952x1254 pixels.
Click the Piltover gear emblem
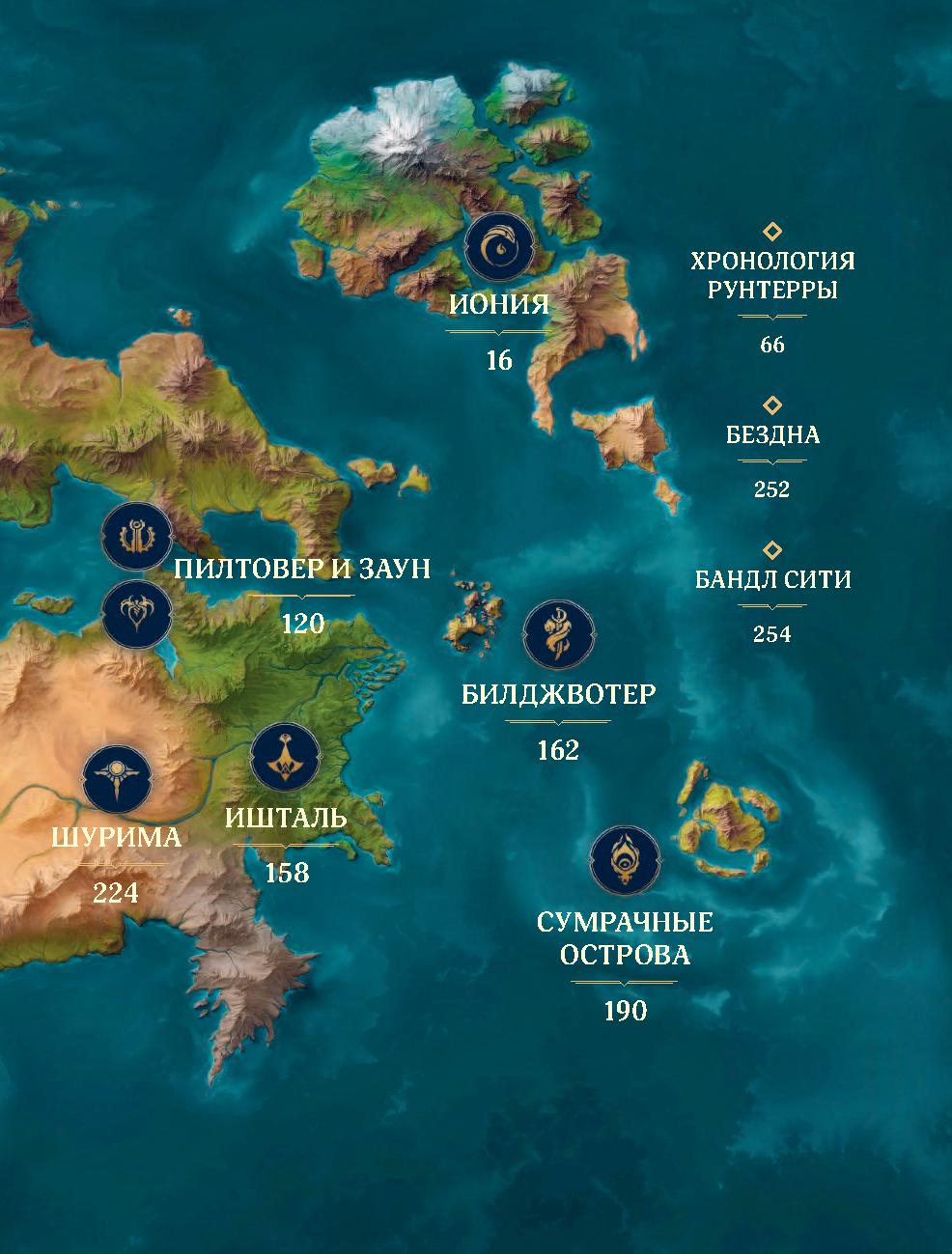tap(137, 537)
